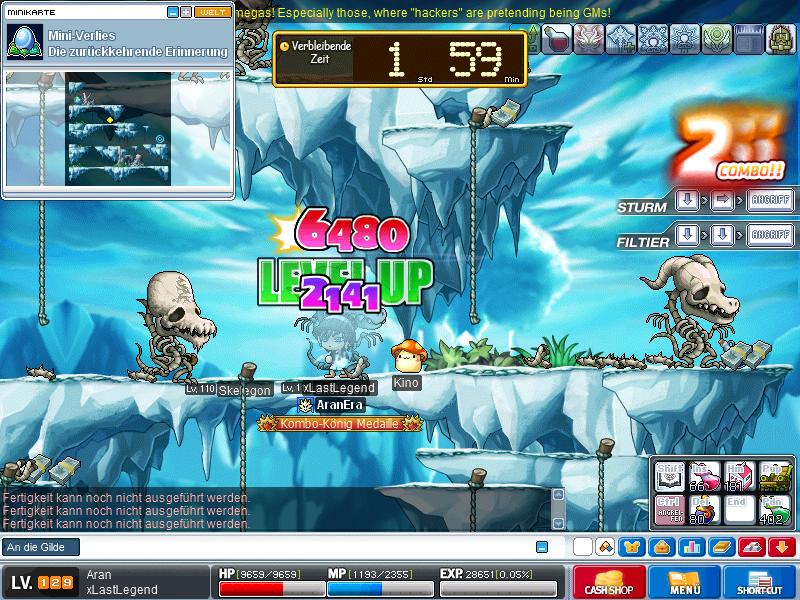The width and height of the screenshot is (800, 600).
Task: Open the main Menü button
Action: [x=685, y=582]
